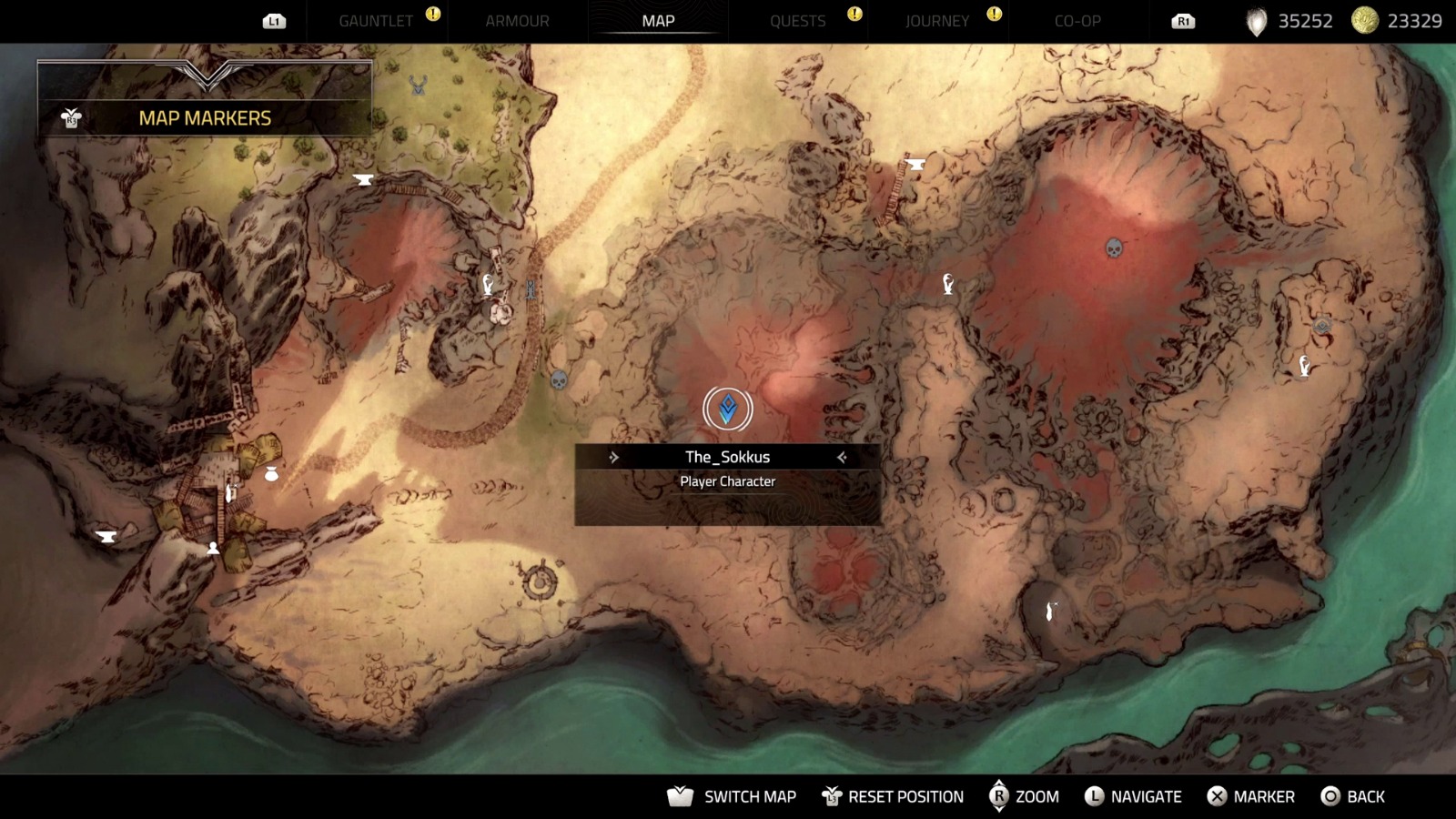The image size is (1456, 819).
Task: Expand the Map Markers panel
Action: (205, 117)
